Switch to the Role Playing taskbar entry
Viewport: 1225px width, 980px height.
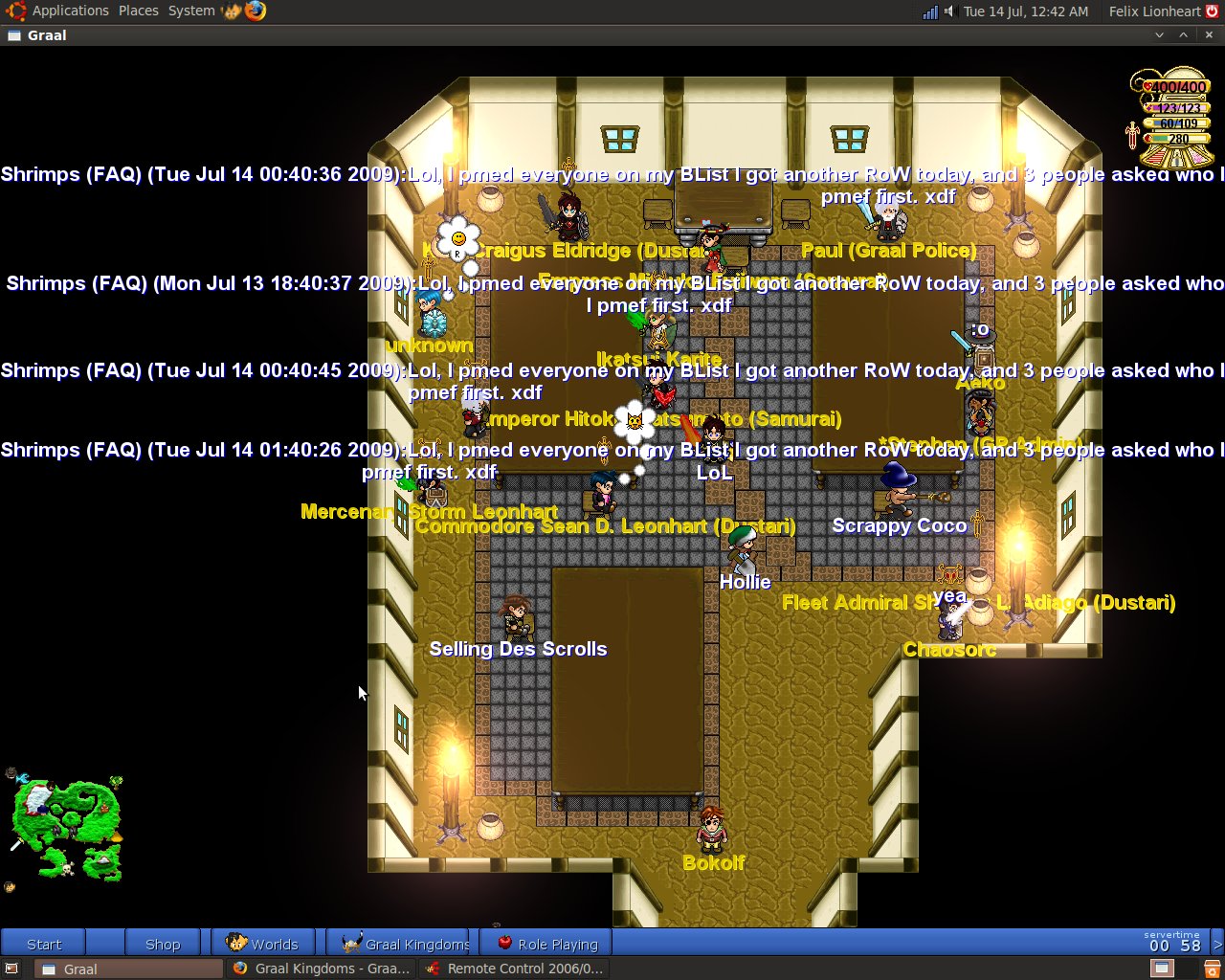coord(549,944)
